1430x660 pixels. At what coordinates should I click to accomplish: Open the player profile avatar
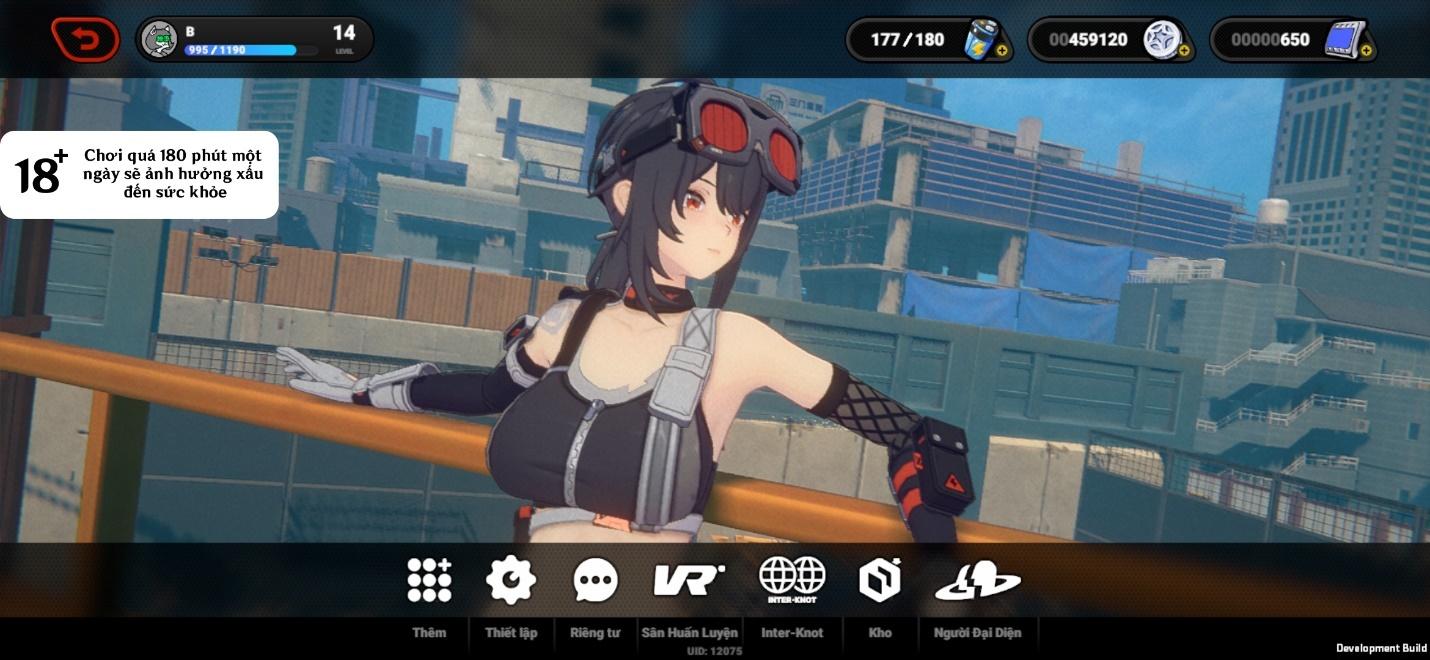[x=160, y=40]
